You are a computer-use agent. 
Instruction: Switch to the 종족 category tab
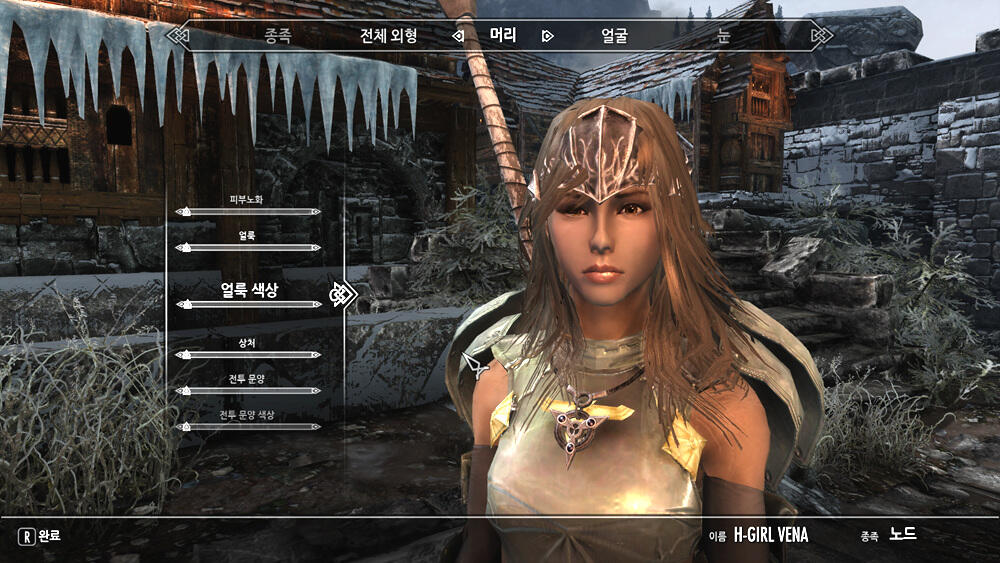tap(277, 36)
